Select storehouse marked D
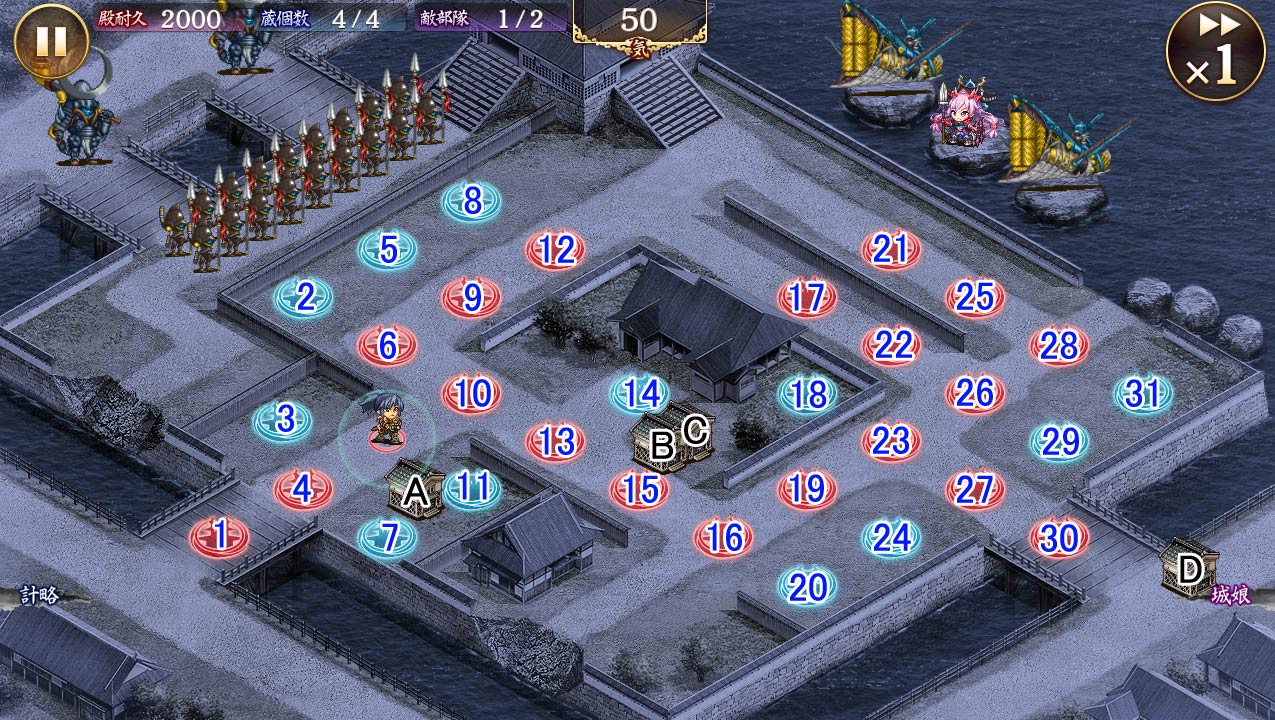Screen dimensions: 1275x720 point(1189,569)
